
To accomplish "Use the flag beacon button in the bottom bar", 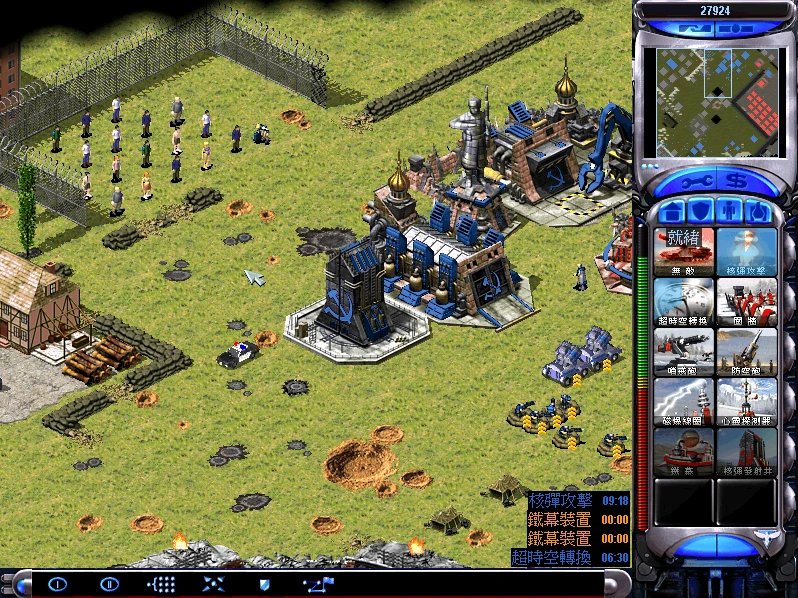I will [x=320, y=583].
